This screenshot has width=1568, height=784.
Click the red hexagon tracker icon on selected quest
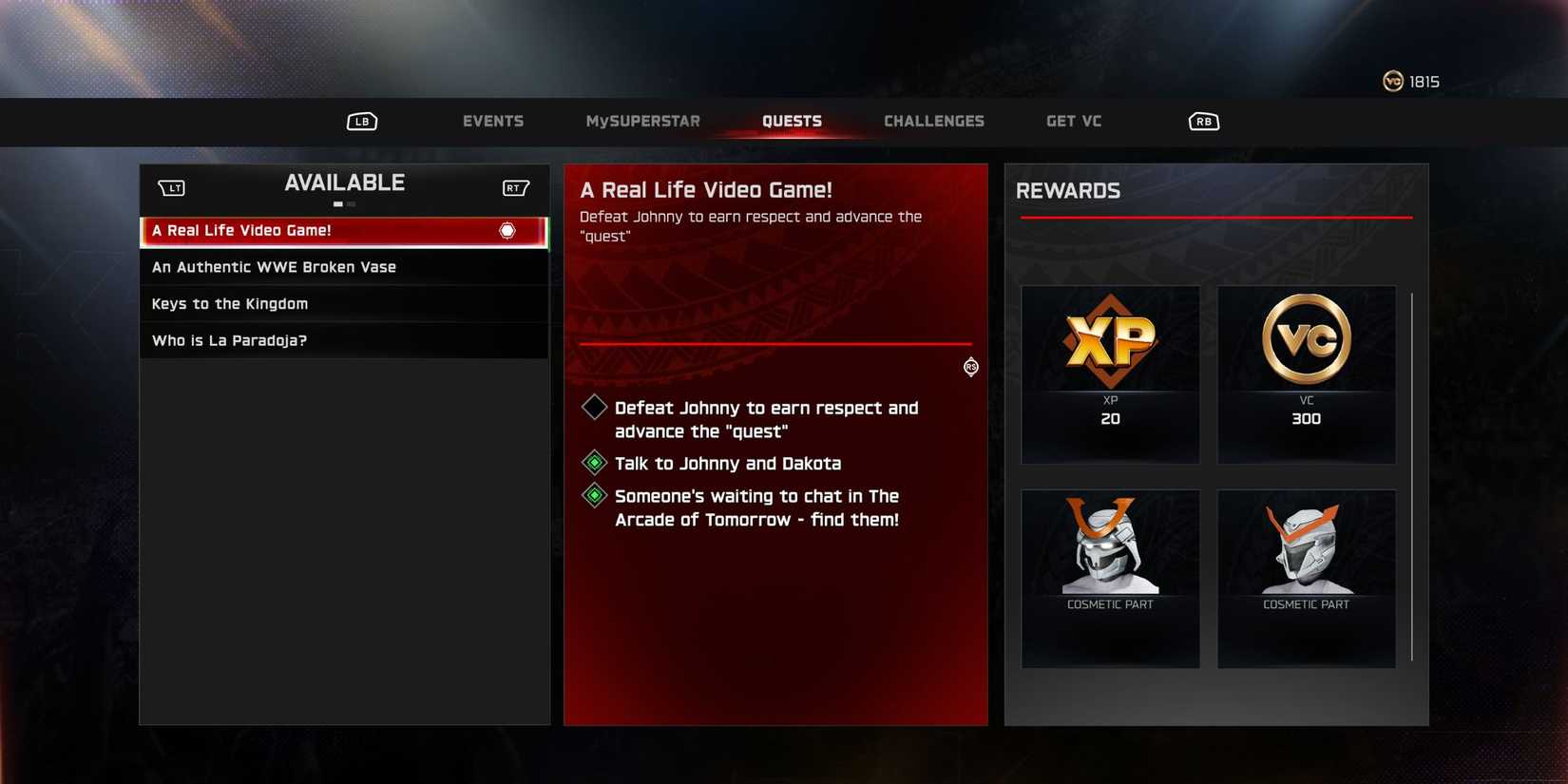(507, 230)
